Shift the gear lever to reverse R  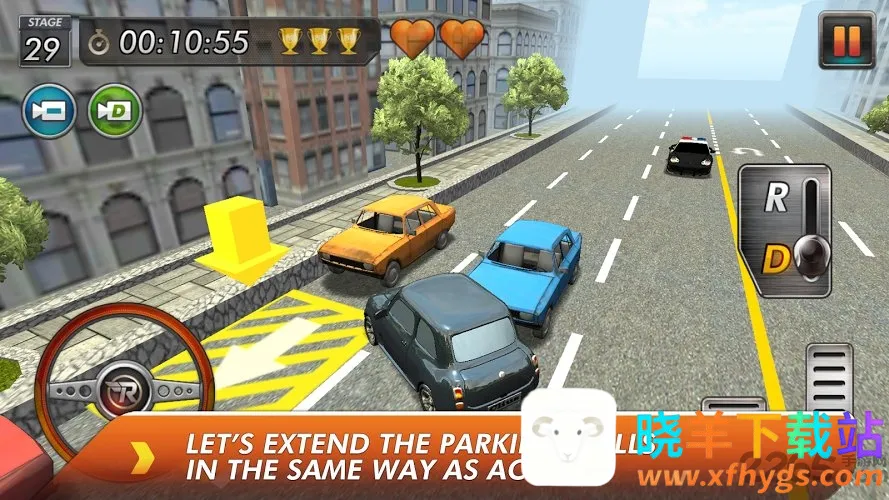point(776,198)
